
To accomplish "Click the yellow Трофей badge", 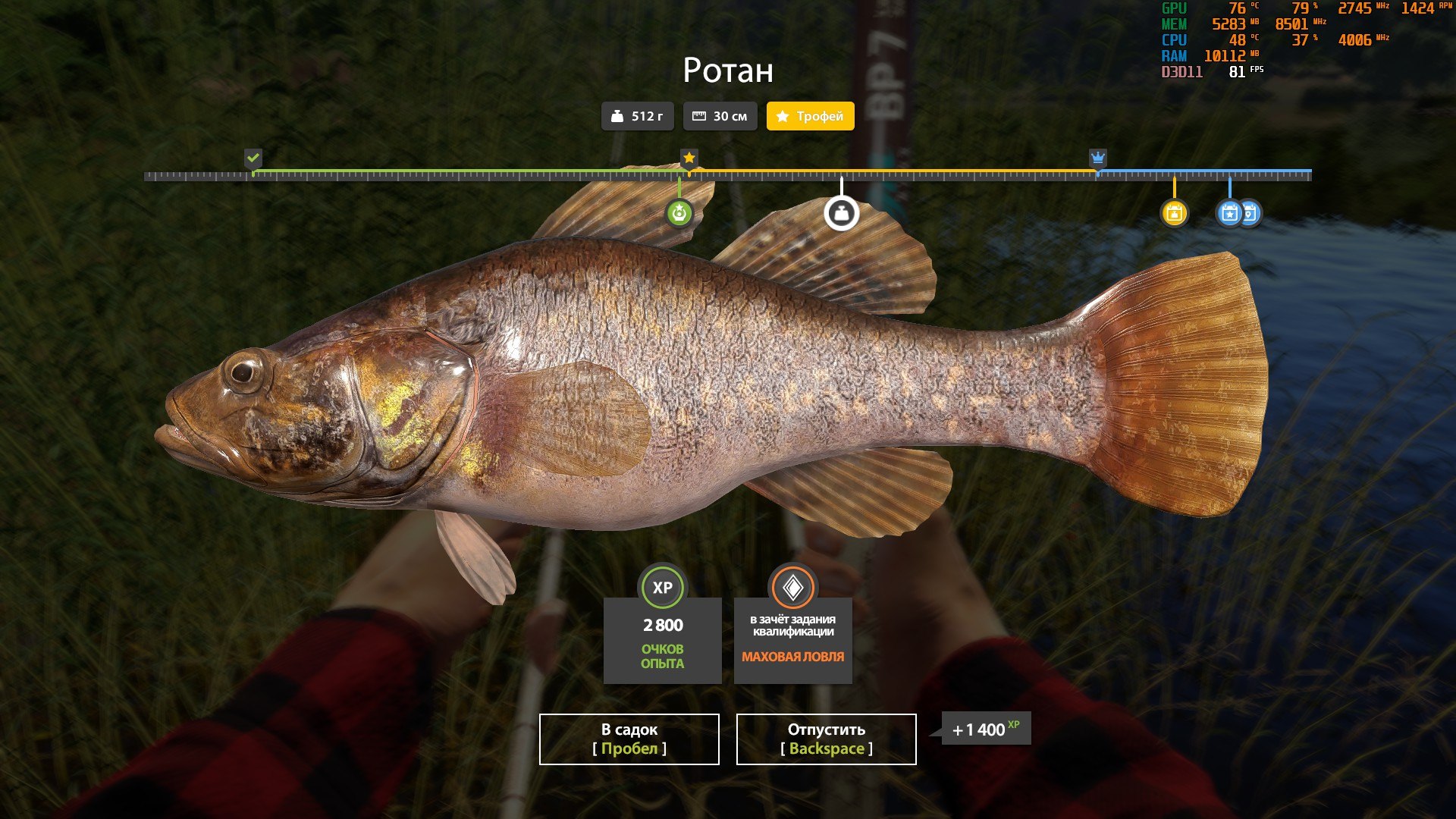I will pyautogui.click(x=810, y=116).
